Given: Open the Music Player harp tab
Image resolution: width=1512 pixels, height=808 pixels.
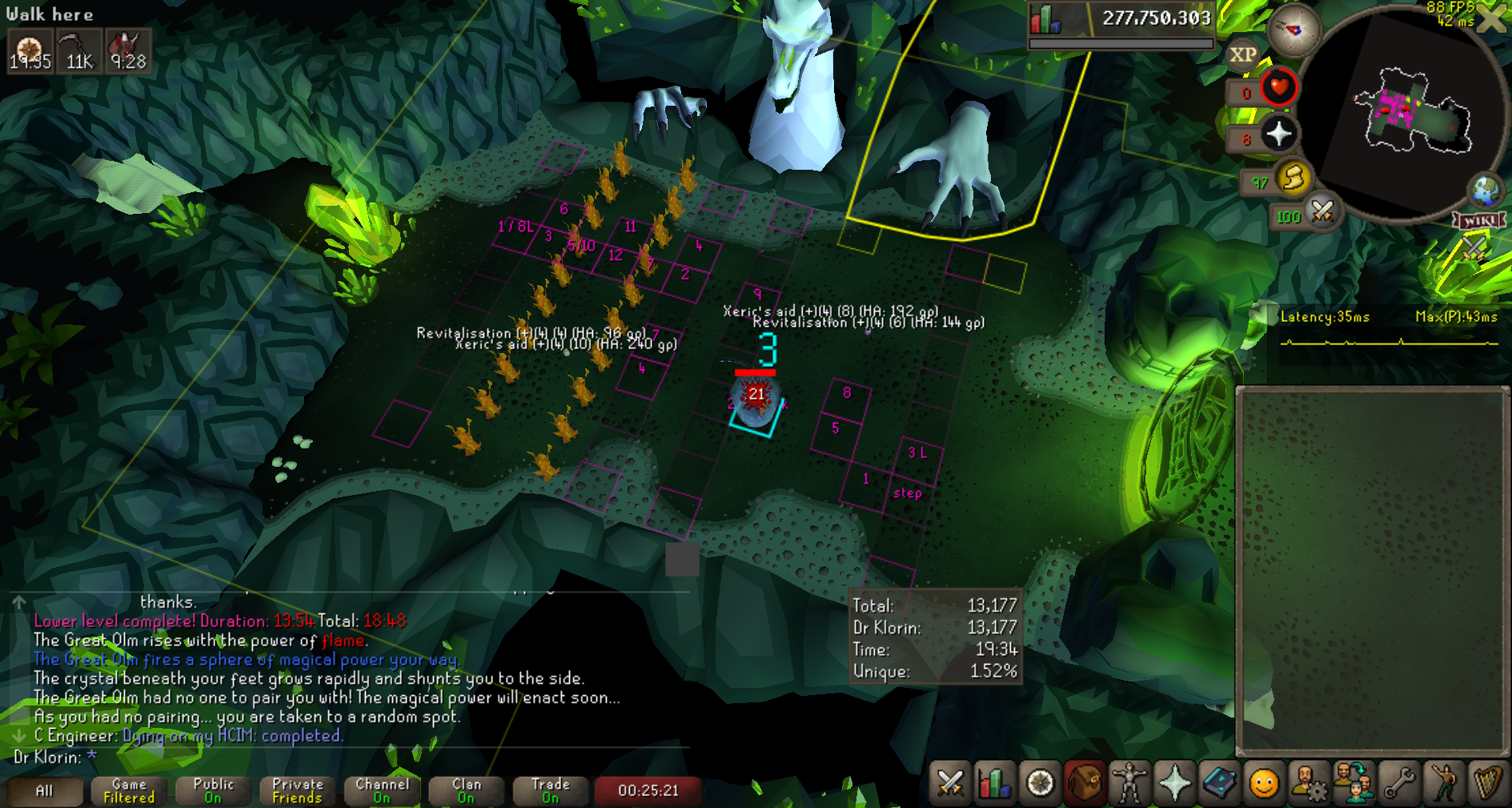Looking at the screenshot, I should (1487, 782).
